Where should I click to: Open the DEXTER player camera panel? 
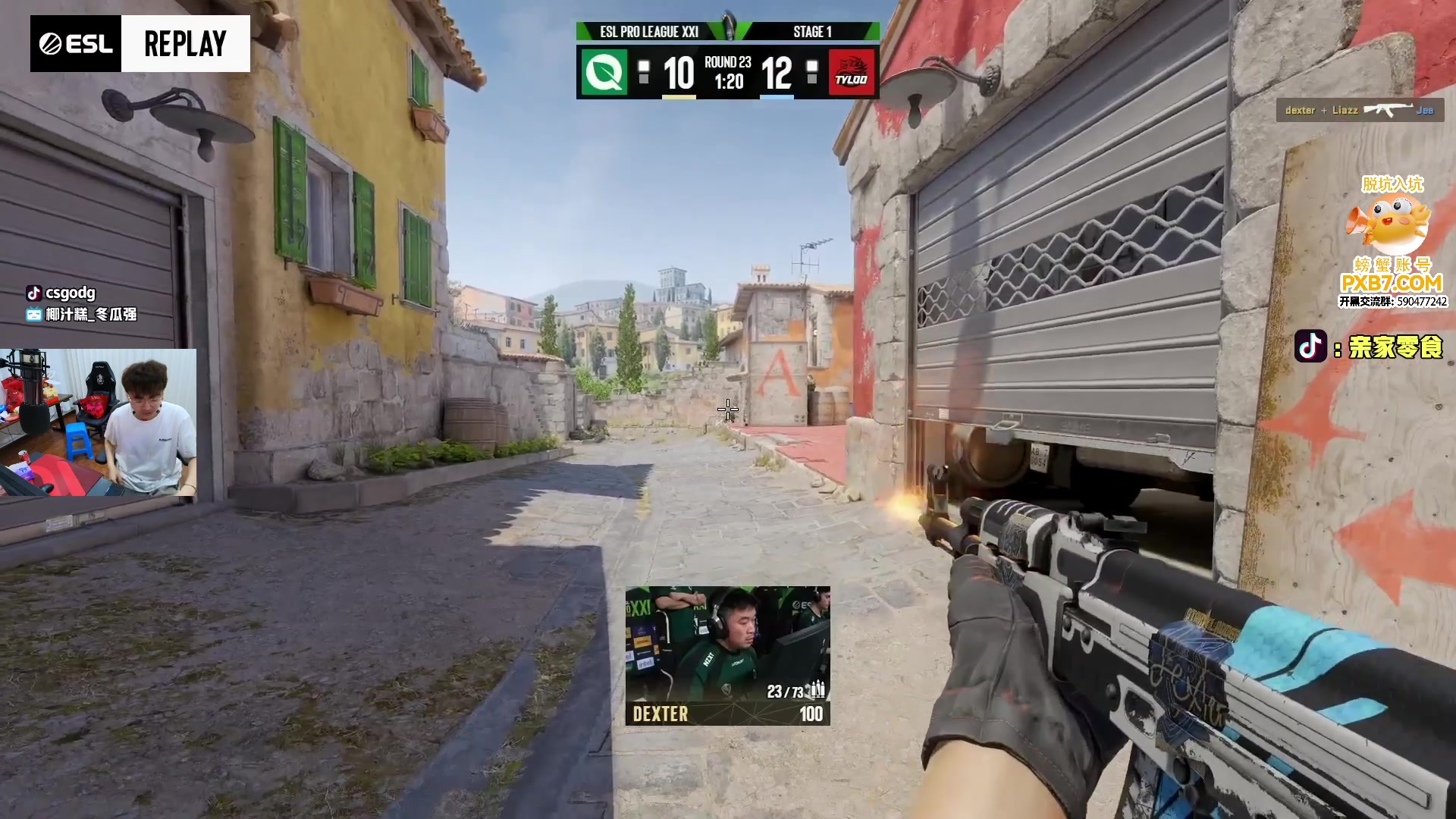pos(727,655)
